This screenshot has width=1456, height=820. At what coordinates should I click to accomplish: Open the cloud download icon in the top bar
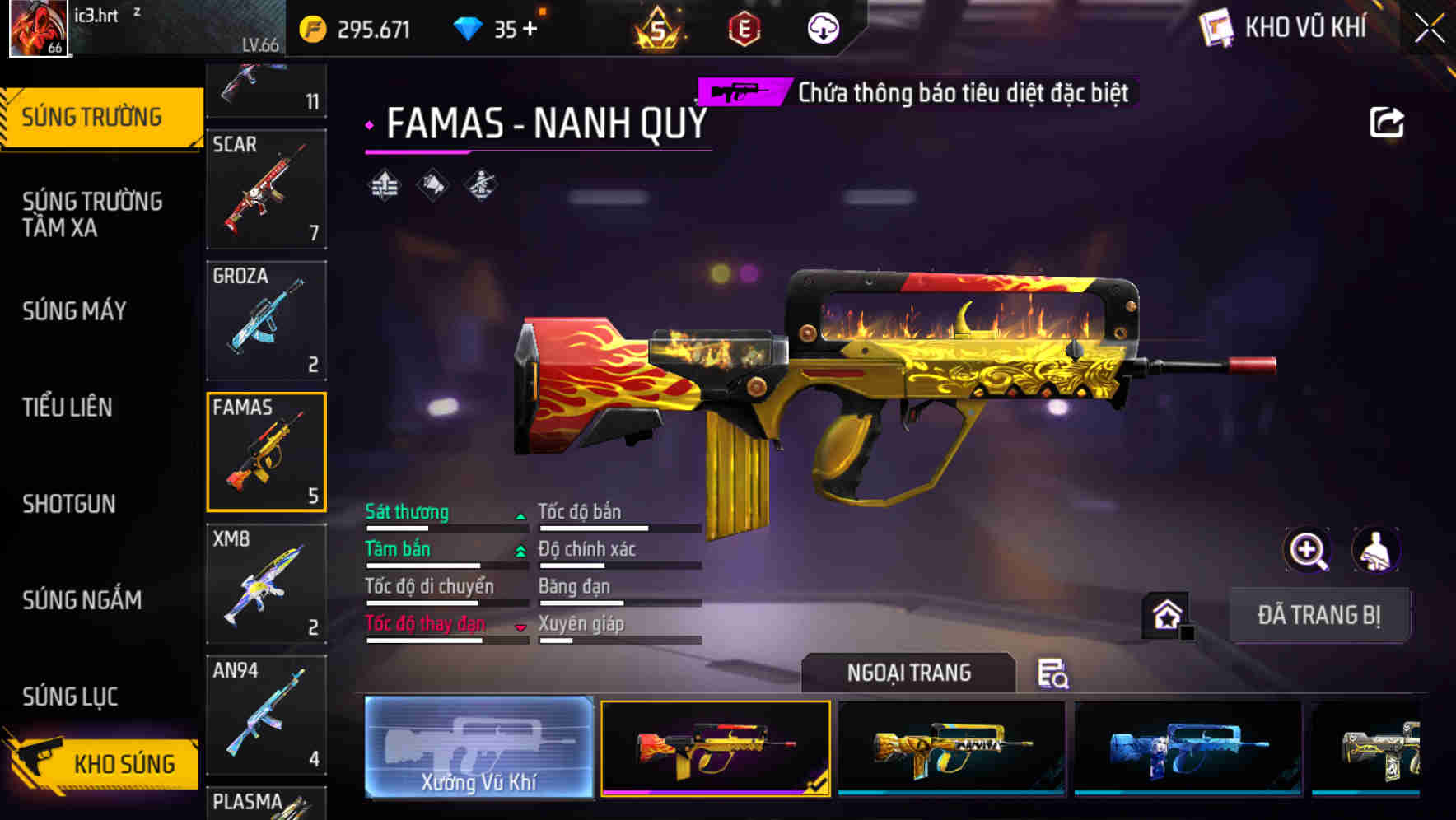(821, 28)
